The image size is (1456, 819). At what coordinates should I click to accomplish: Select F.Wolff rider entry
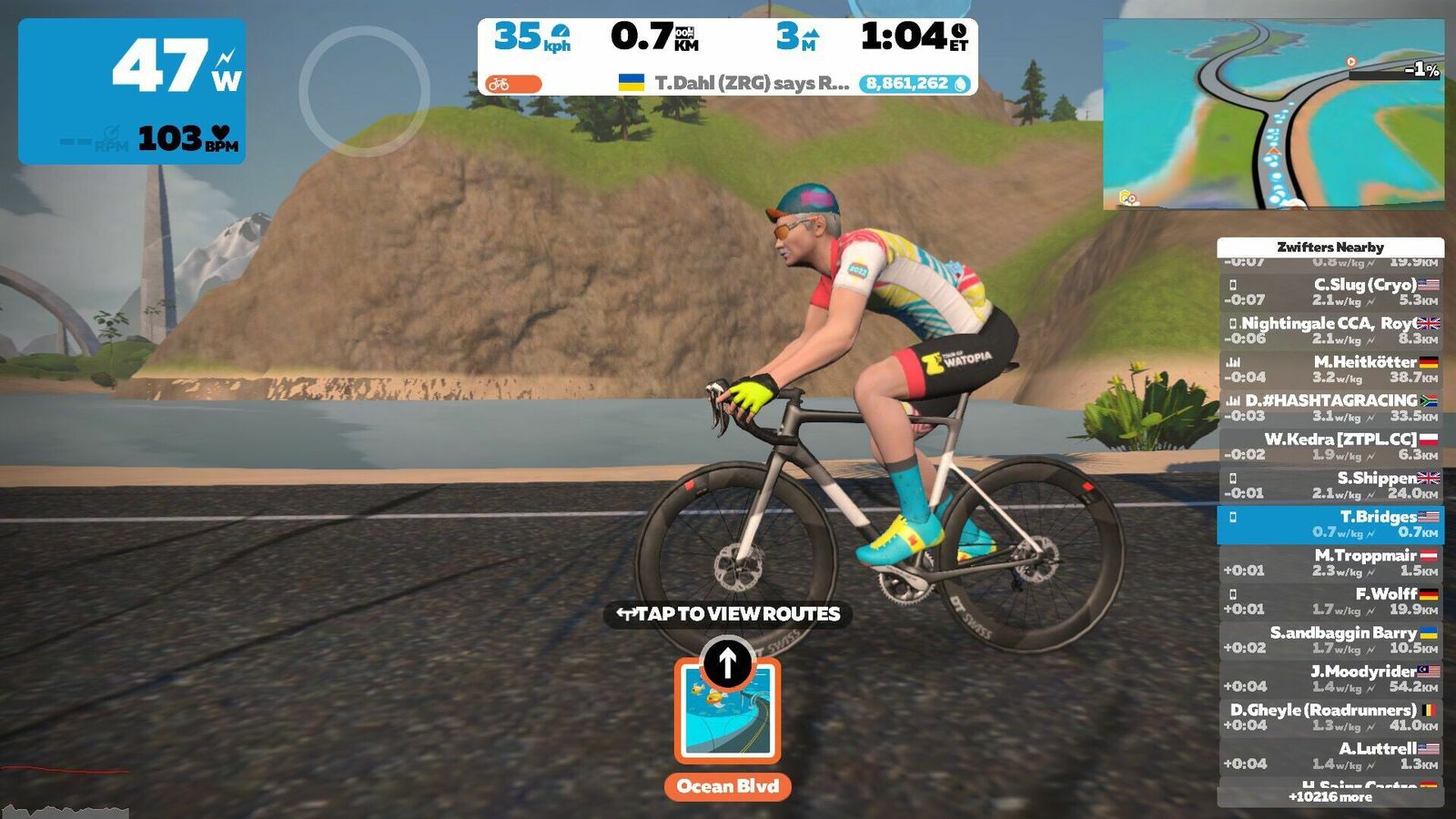click(1330, 601)
